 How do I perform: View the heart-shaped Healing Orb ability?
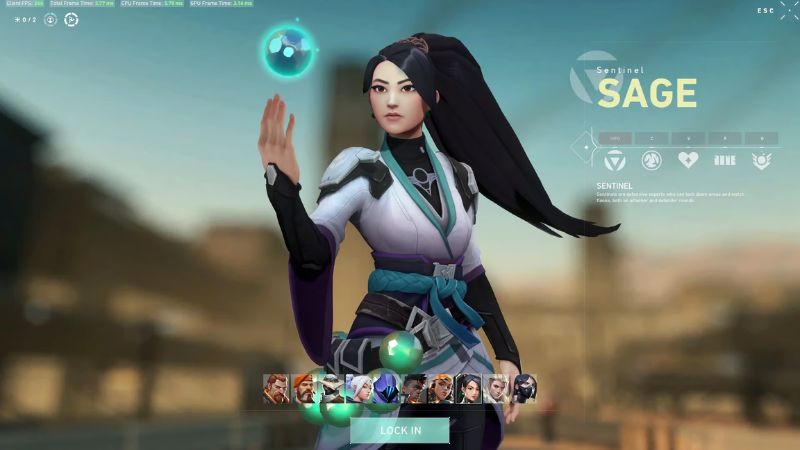(x=688, y=160)
